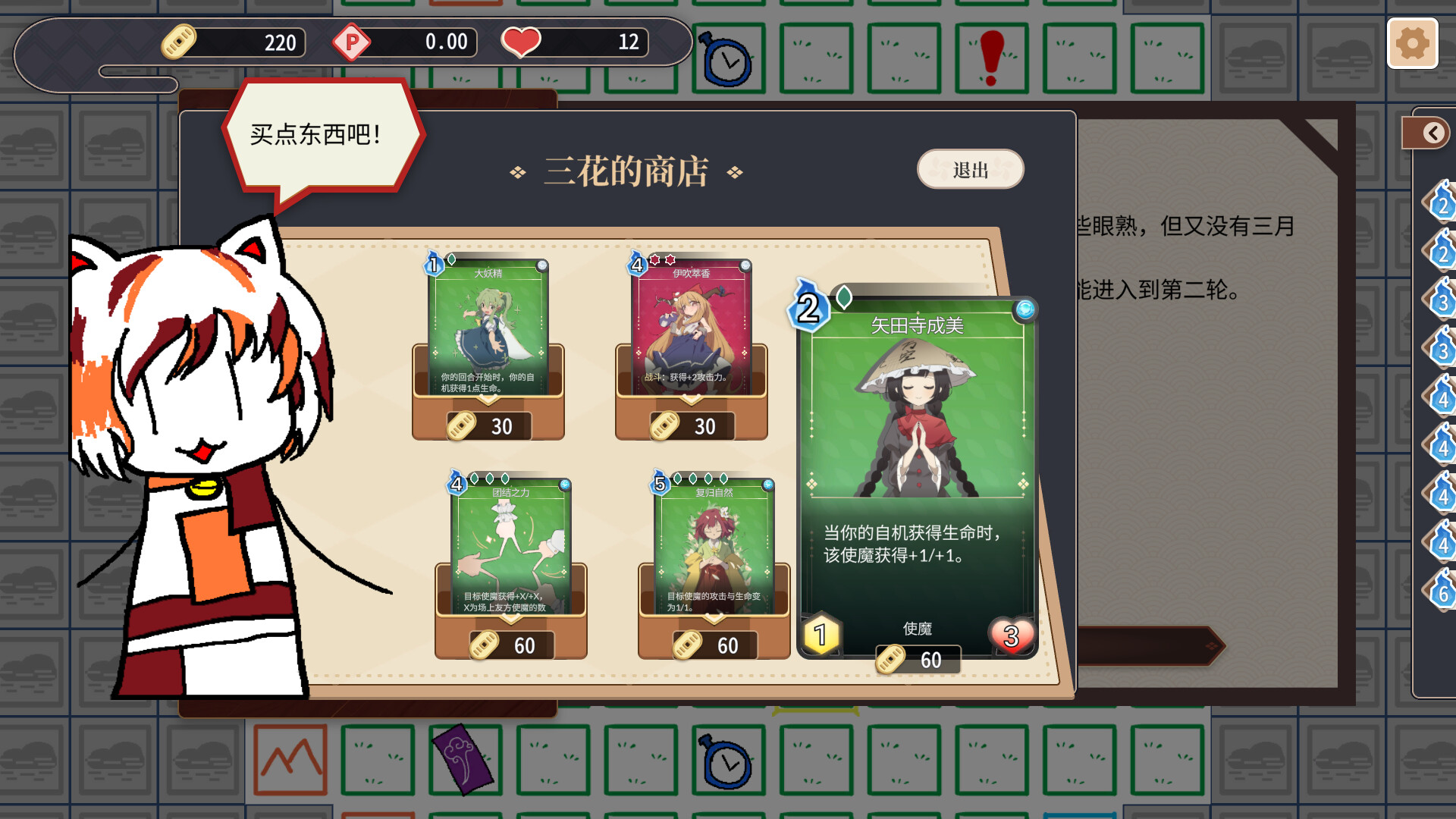Click 退出 to exit the shop

coord(971,170)
